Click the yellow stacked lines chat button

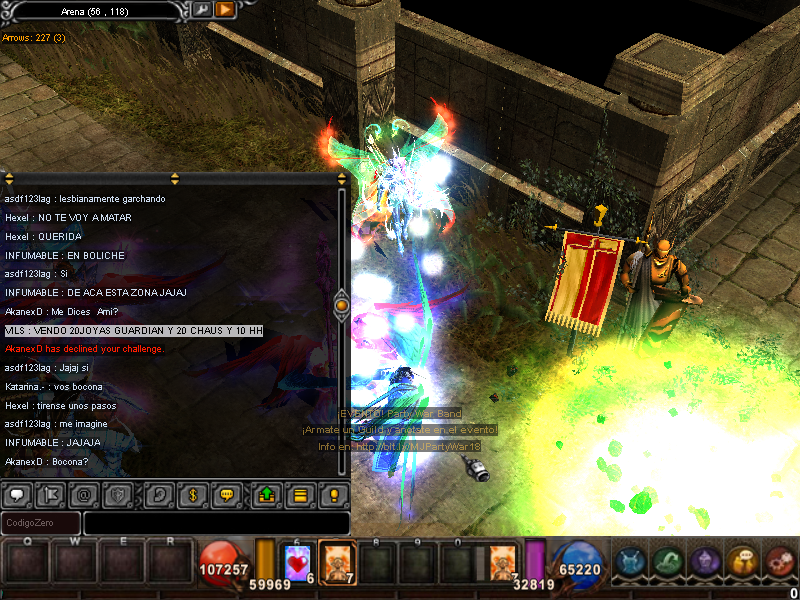tap(299, 494)
